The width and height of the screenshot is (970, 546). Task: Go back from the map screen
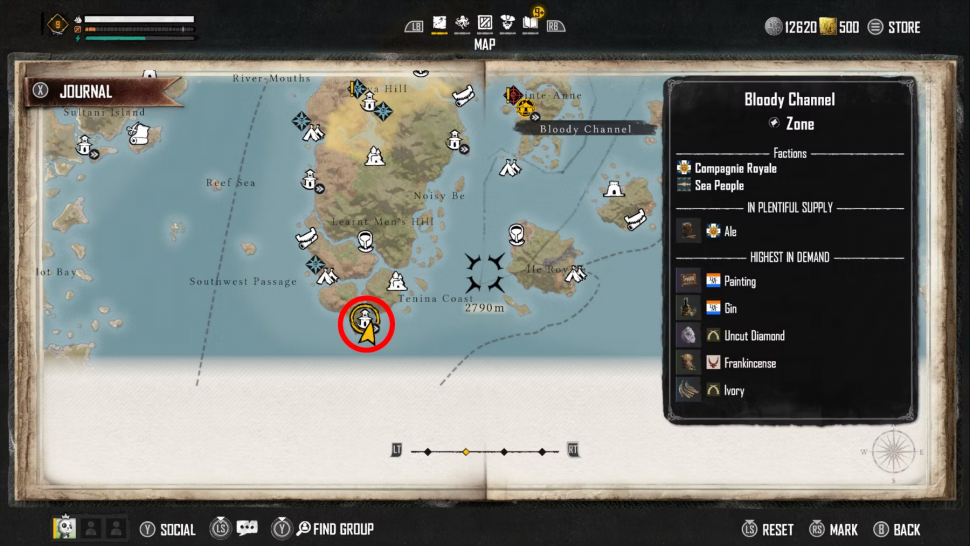pos(897,529)
